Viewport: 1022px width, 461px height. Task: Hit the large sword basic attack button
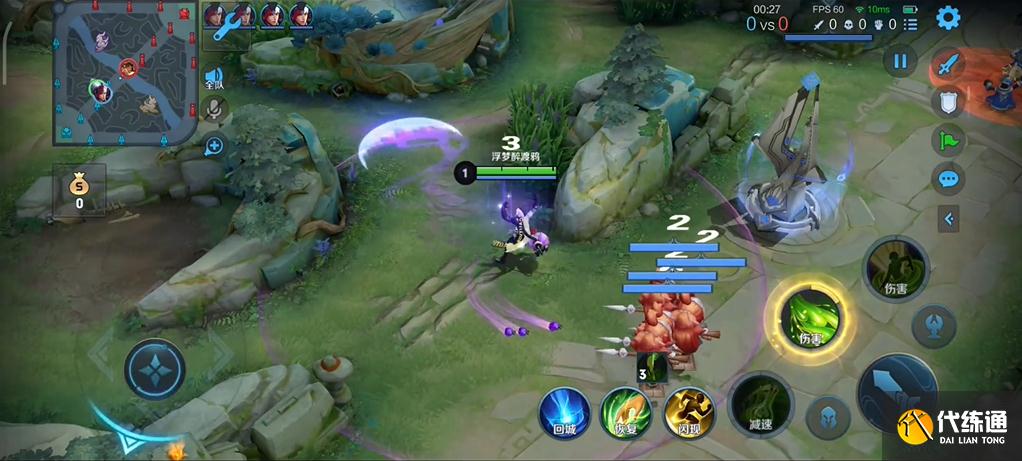(x=897, y=393)
